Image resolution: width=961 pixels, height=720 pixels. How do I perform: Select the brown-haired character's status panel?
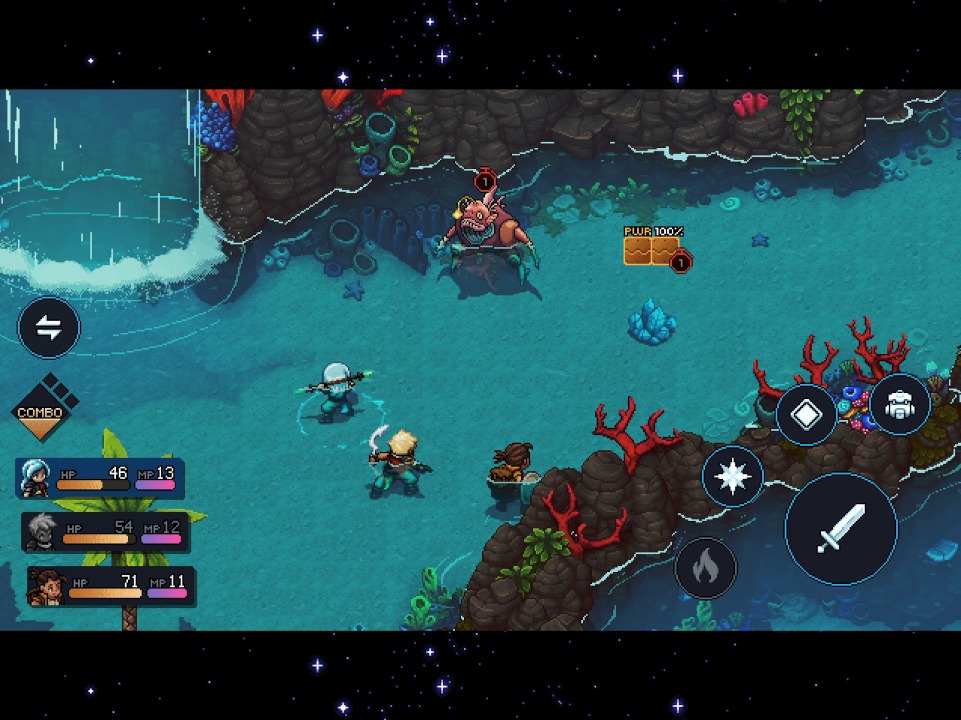(111, 586)
